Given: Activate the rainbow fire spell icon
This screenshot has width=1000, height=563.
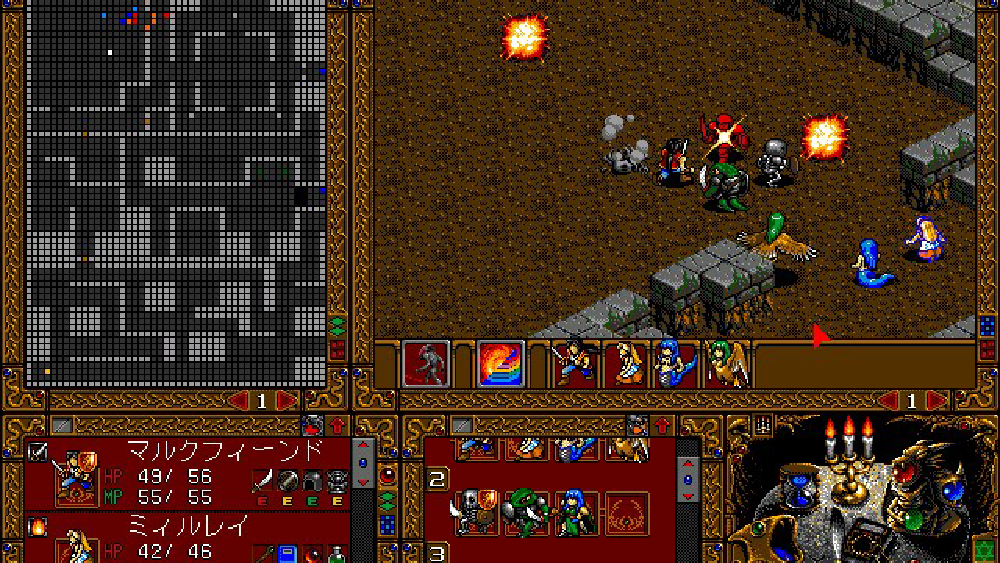Looking at the screenshot, I should pyautogui.click(x=500, y=362).
